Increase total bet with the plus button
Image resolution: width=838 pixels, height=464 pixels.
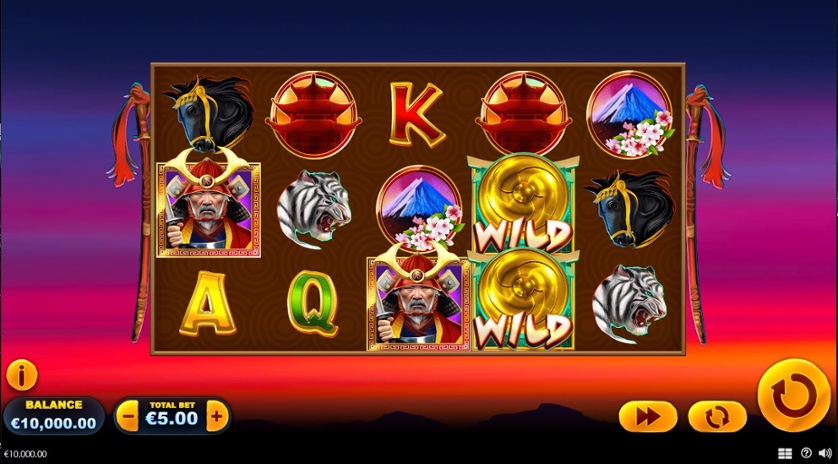[217, 415]
